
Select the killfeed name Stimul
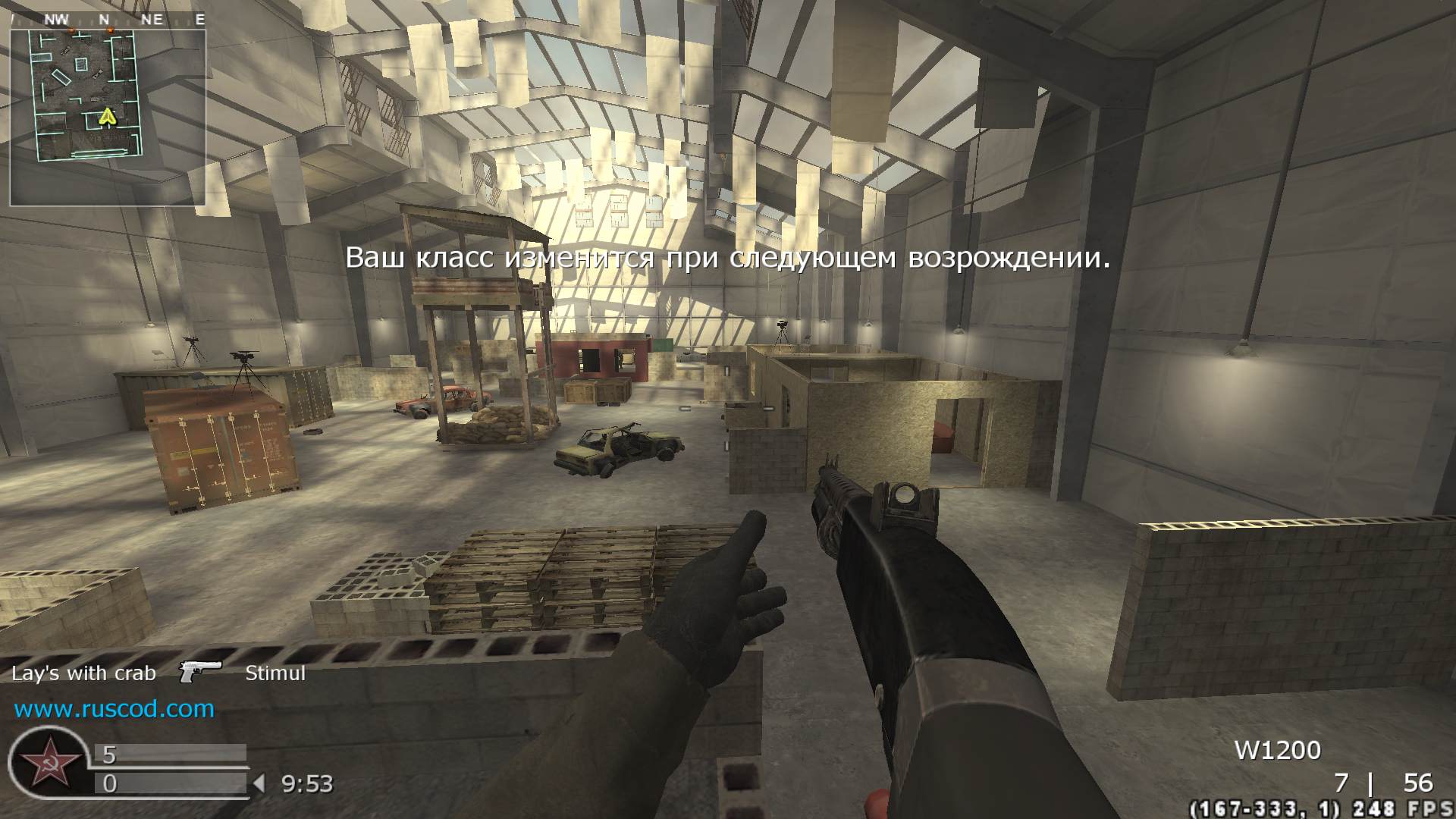[275, 673]
